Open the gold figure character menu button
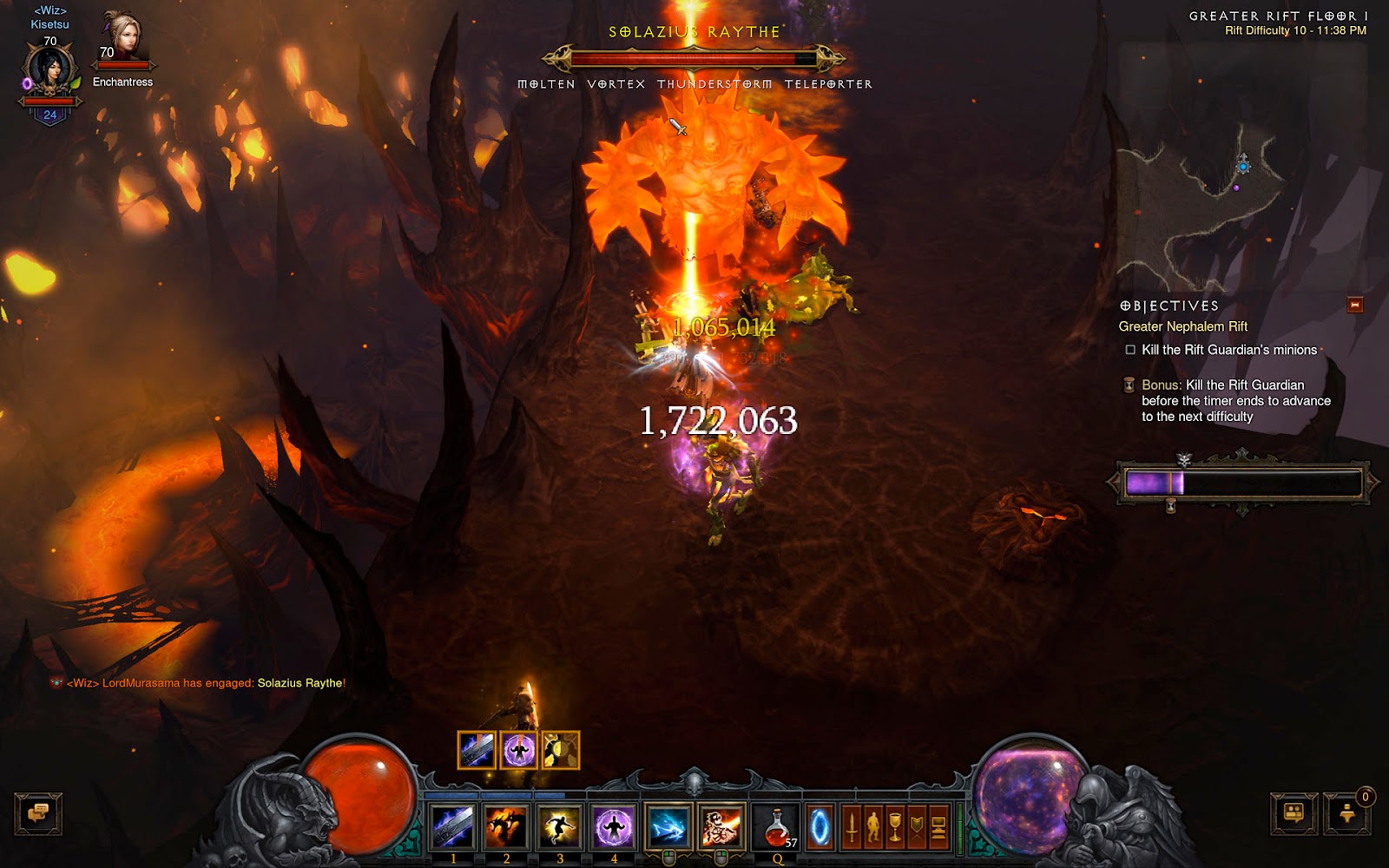 tap(873, 826)
